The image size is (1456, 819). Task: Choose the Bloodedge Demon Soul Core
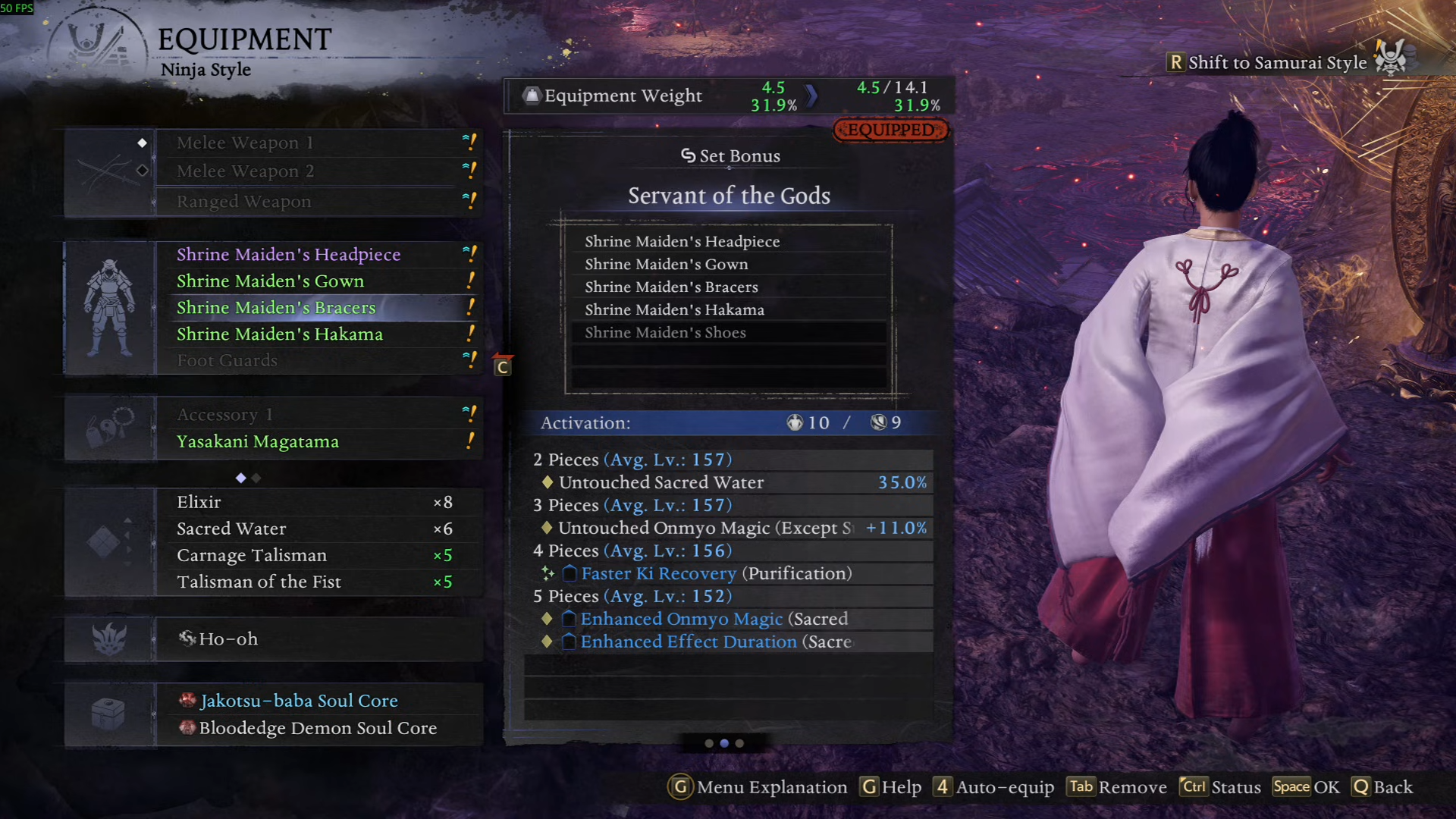[x=318, y=728]
